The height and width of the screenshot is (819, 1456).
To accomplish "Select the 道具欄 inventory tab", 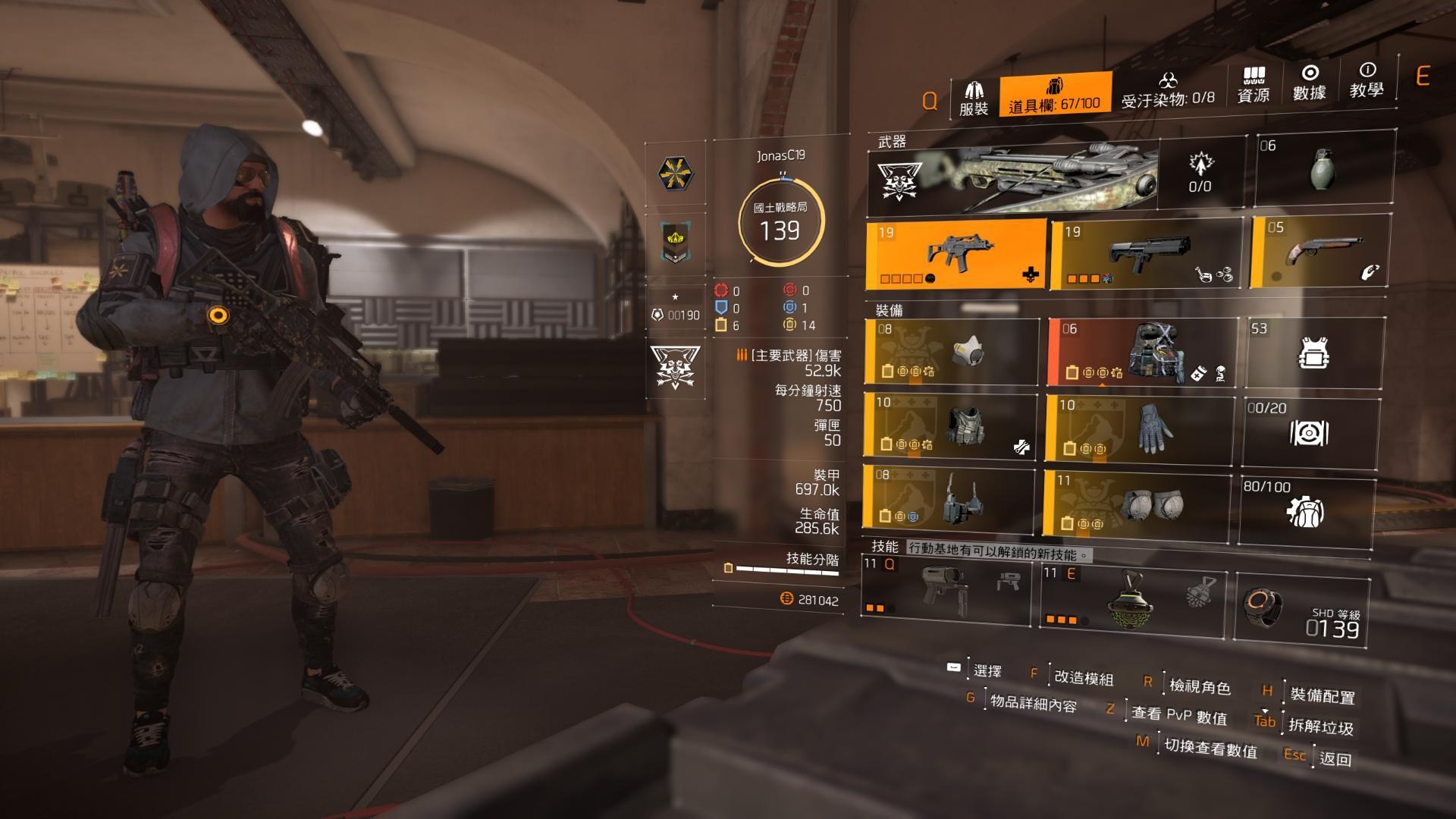I will click(1055, 96).
